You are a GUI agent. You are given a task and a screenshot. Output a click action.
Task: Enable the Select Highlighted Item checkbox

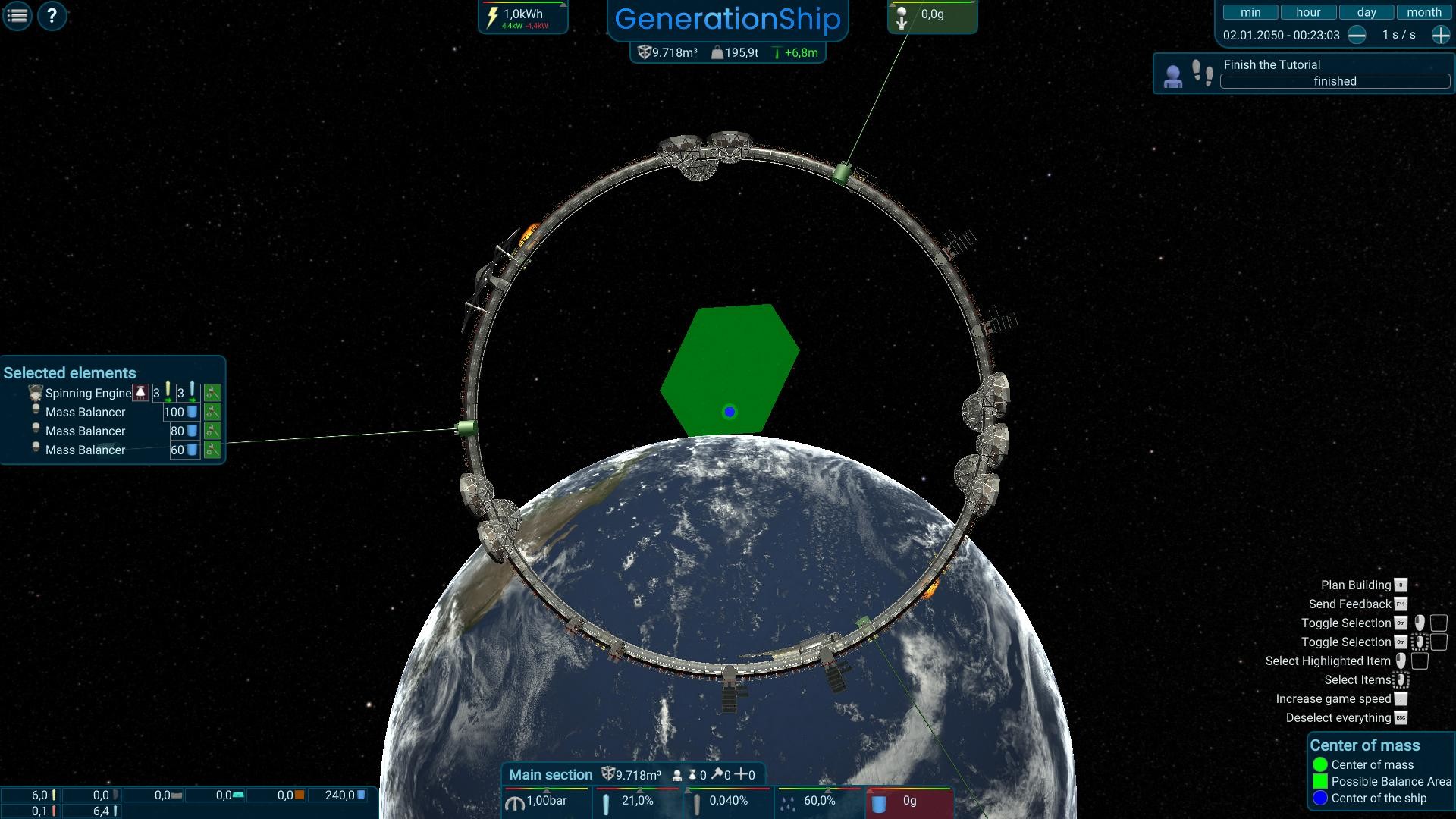(x=1420, y=661)
